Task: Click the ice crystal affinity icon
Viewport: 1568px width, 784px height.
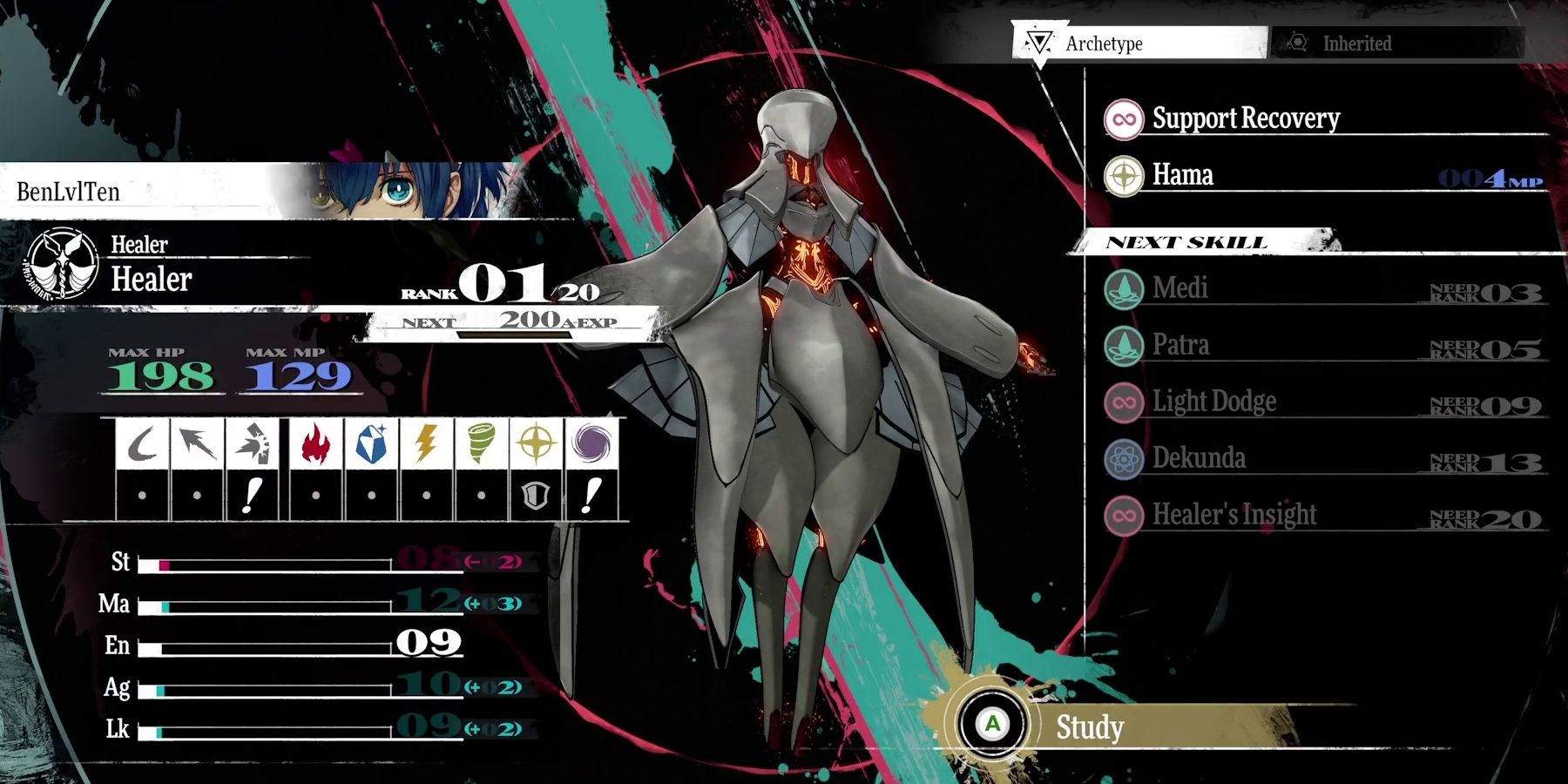Action: [372, 444]
